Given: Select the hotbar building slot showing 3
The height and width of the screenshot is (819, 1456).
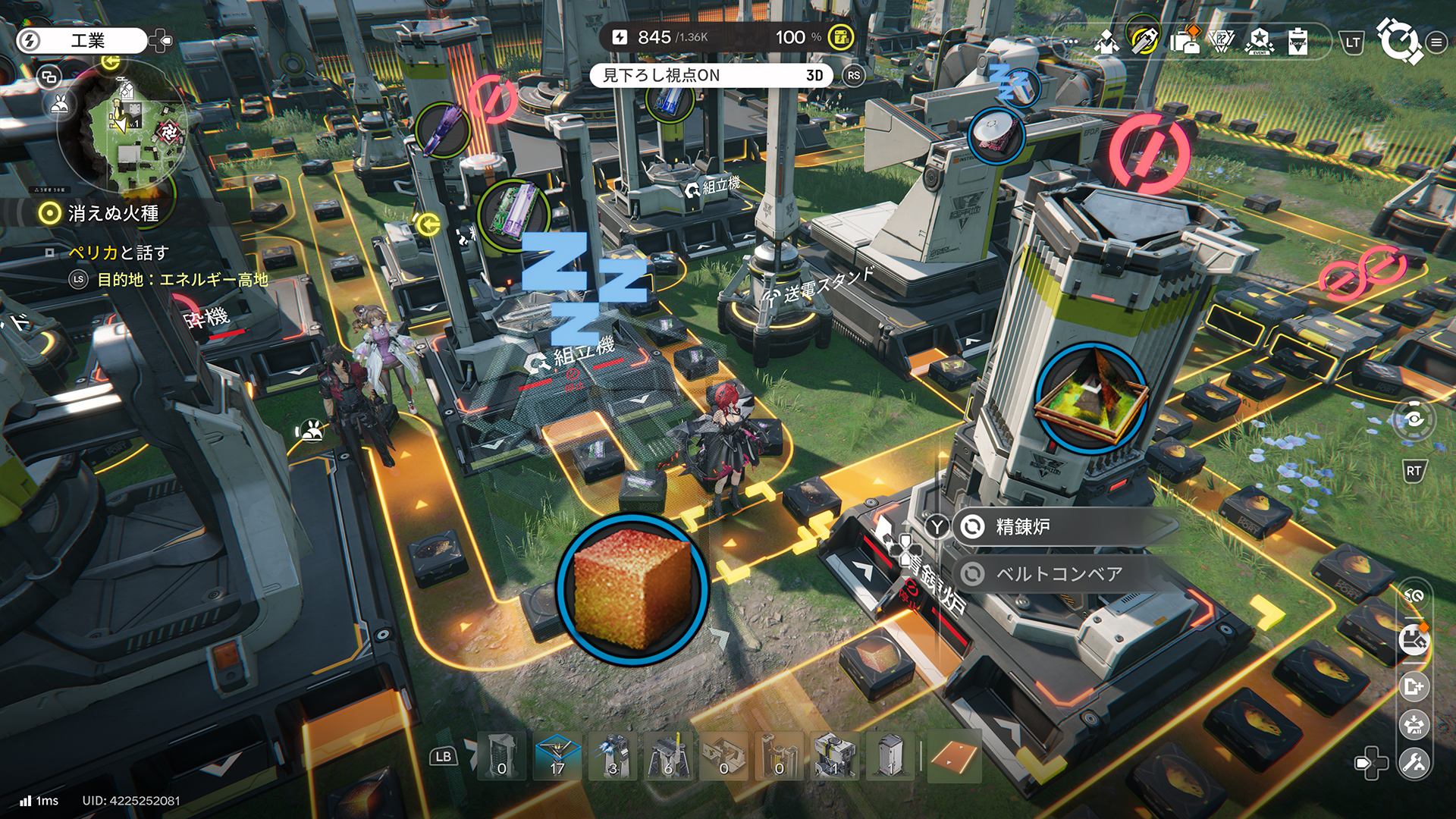Looking at the screenshot, I should [613, 757].
